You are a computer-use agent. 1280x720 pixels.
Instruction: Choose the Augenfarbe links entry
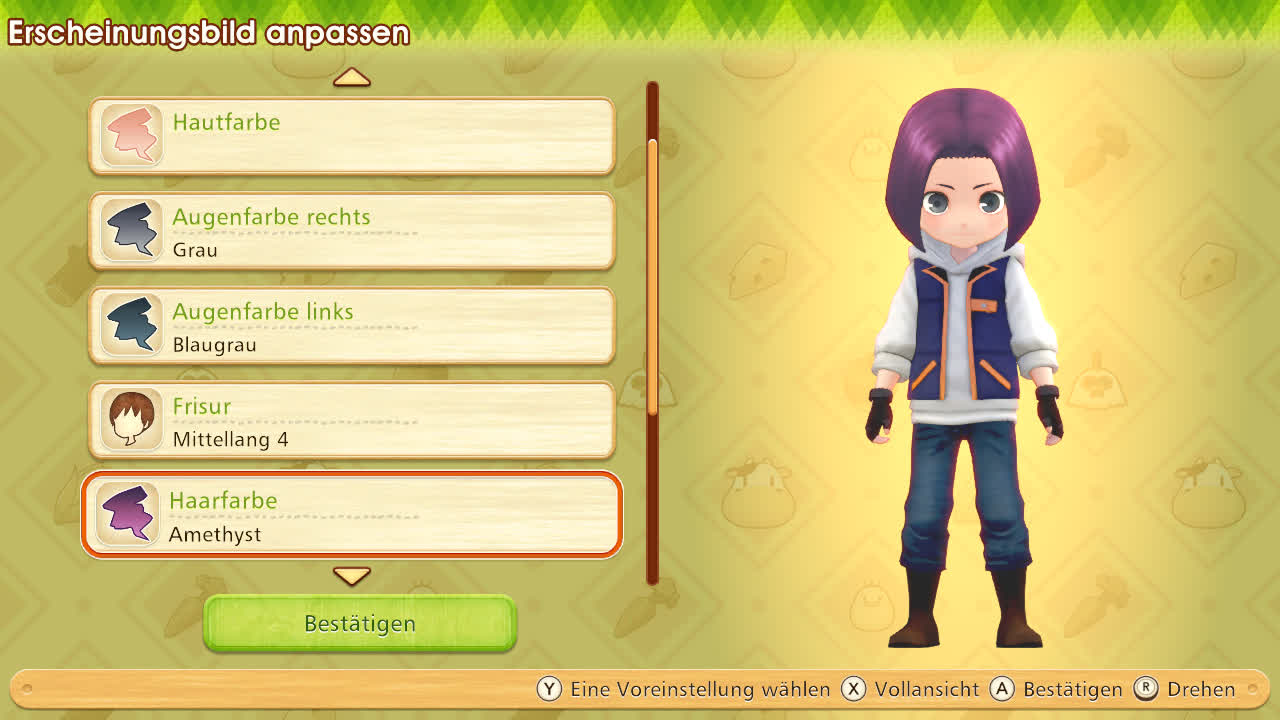click(x=352, y=326)
